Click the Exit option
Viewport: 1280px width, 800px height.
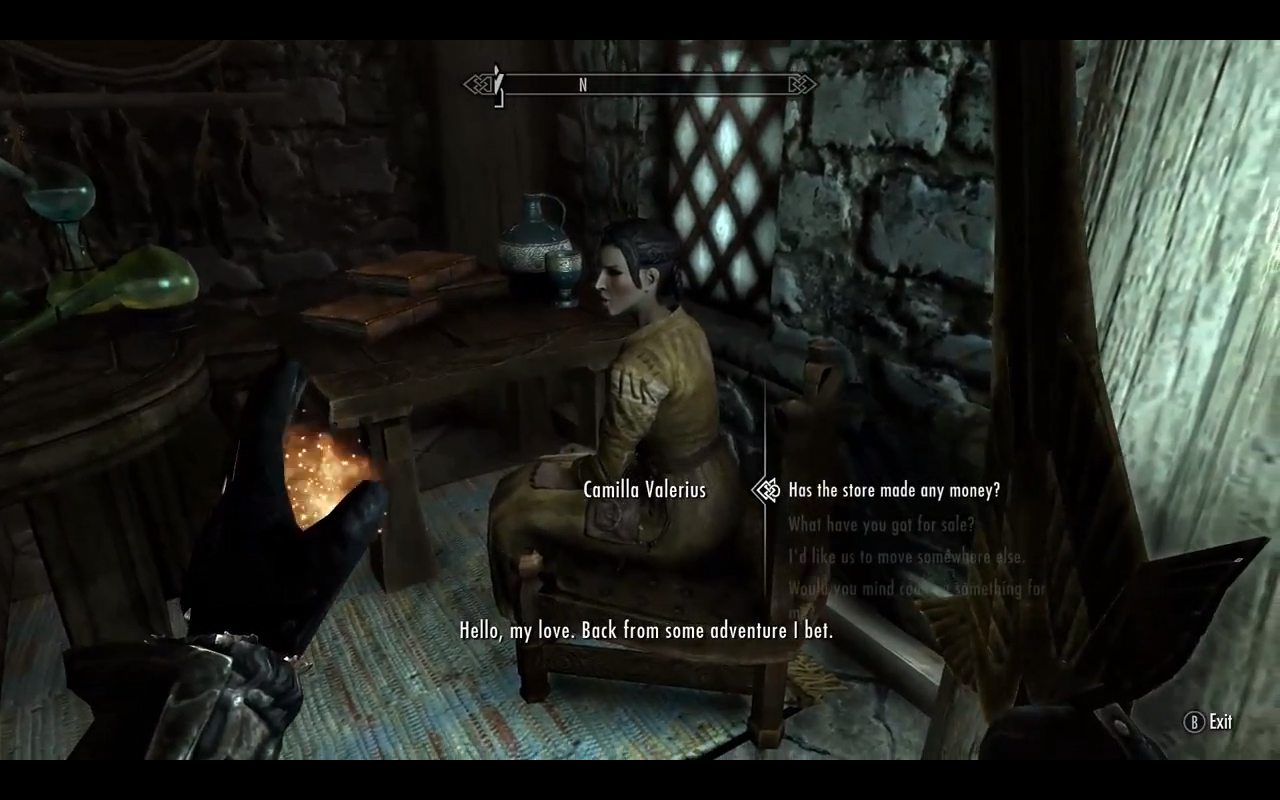tap(1221, 722)
